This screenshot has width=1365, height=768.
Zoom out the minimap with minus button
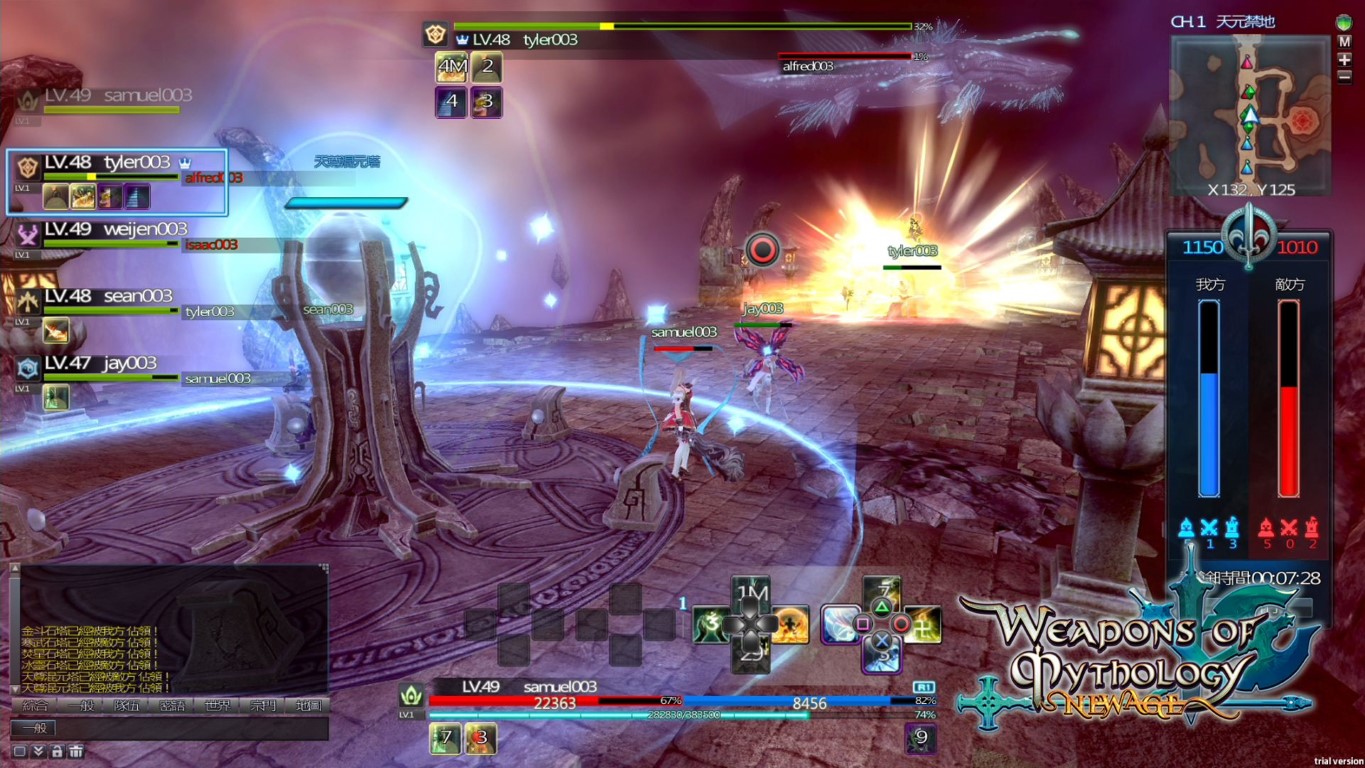[1344, 75]
